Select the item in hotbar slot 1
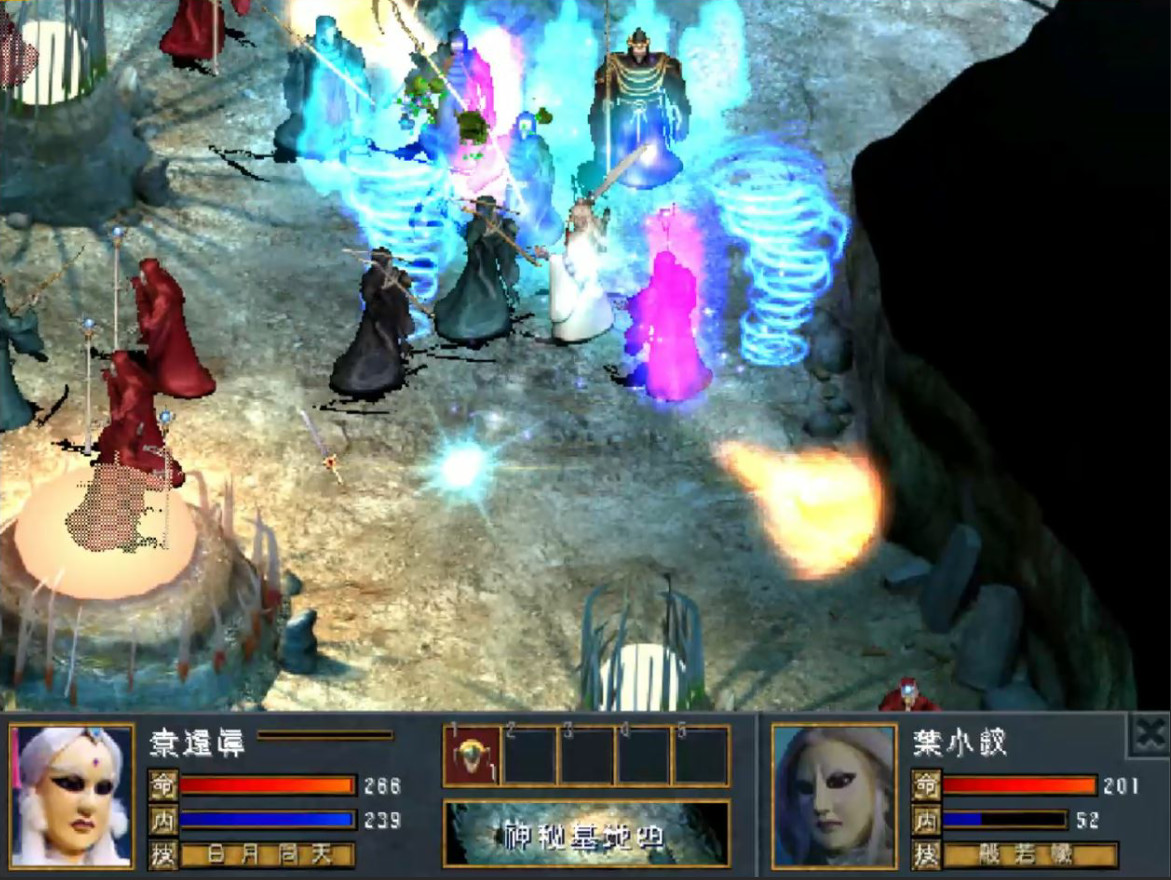This screenshot has height=880, width=1171. tap(472, 756)
